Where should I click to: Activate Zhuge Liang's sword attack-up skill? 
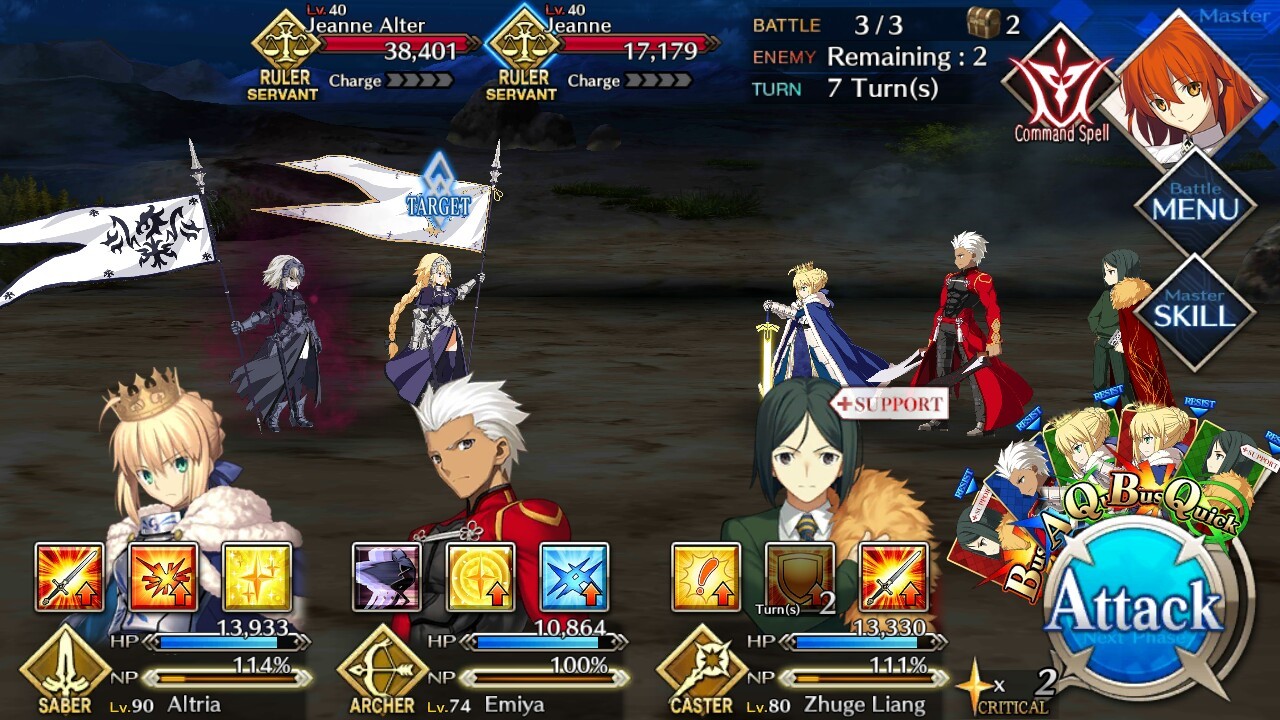(x=893, y=577)
